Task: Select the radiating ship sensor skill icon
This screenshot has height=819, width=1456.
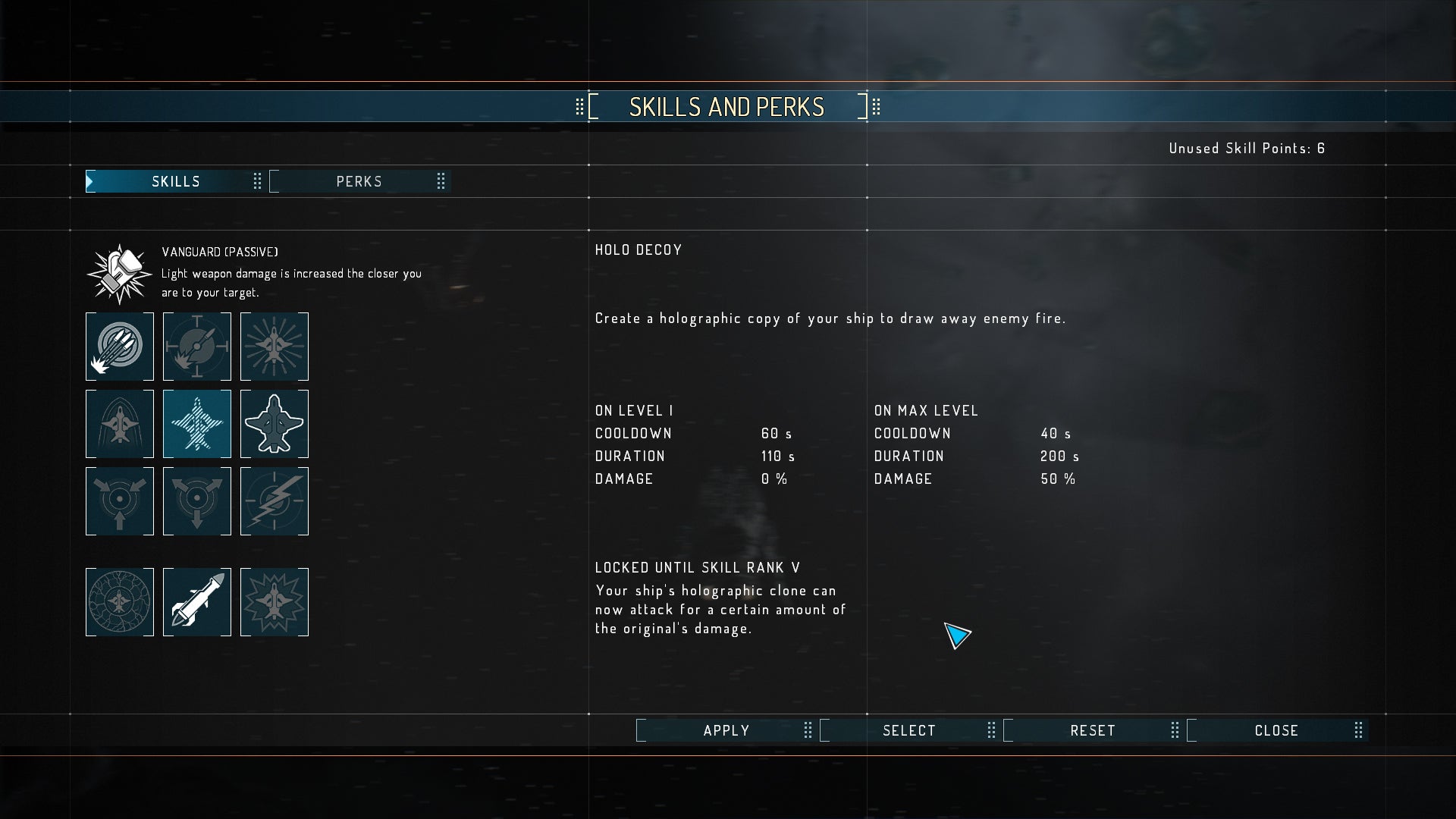Action: tap(275, 347)
